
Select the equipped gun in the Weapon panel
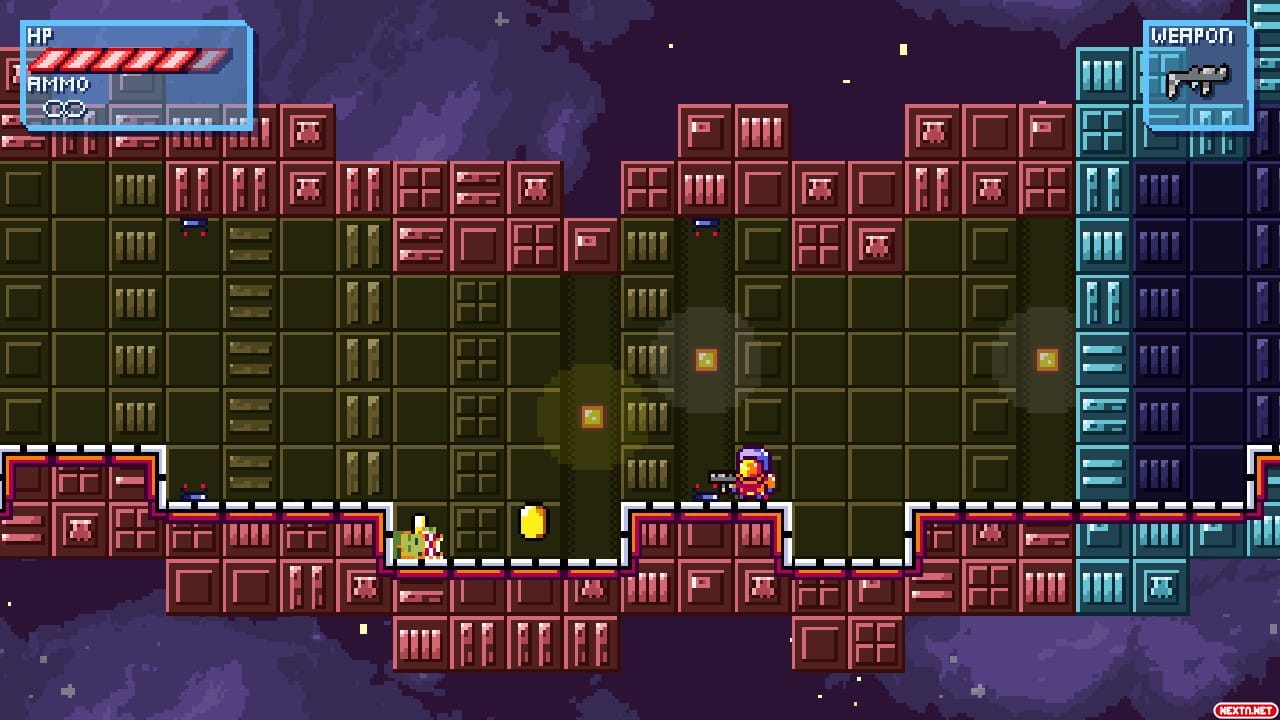(1197, 80)
